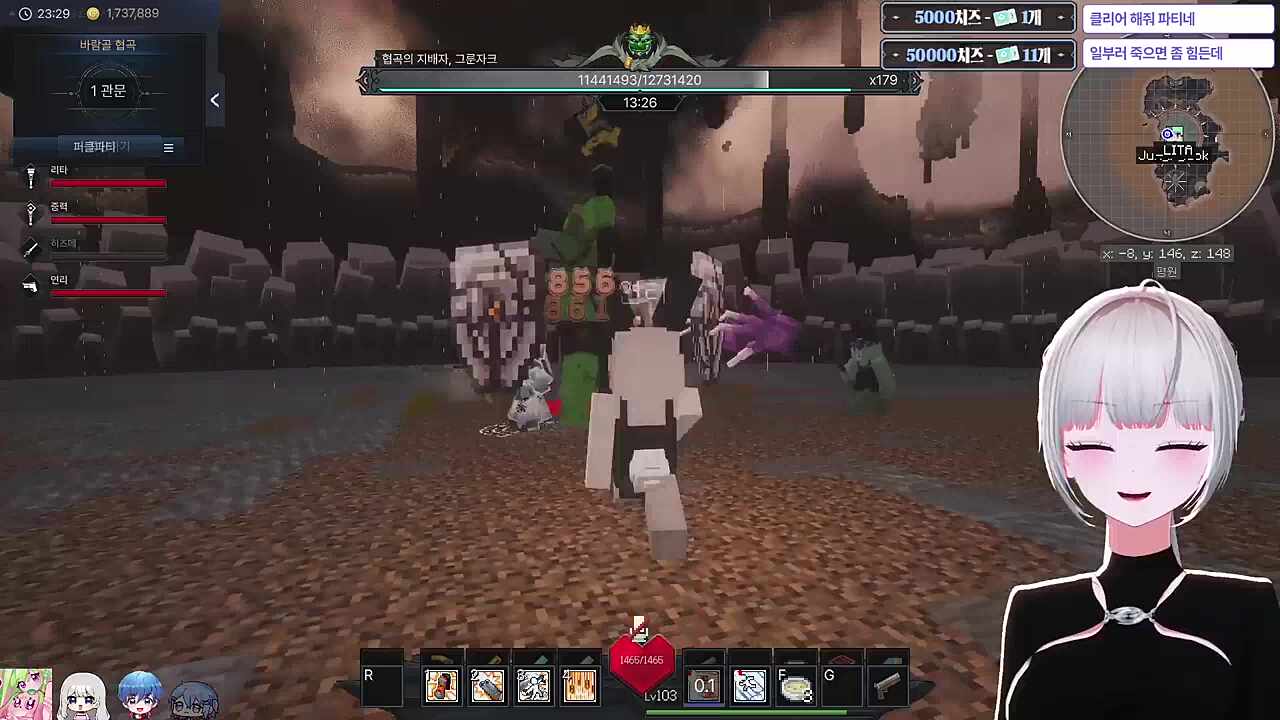The height and width of the screenshot is (720, 1280).
Task: Use the F slot food bowl item
Action: pyautogui.click(x=796, y=686)
